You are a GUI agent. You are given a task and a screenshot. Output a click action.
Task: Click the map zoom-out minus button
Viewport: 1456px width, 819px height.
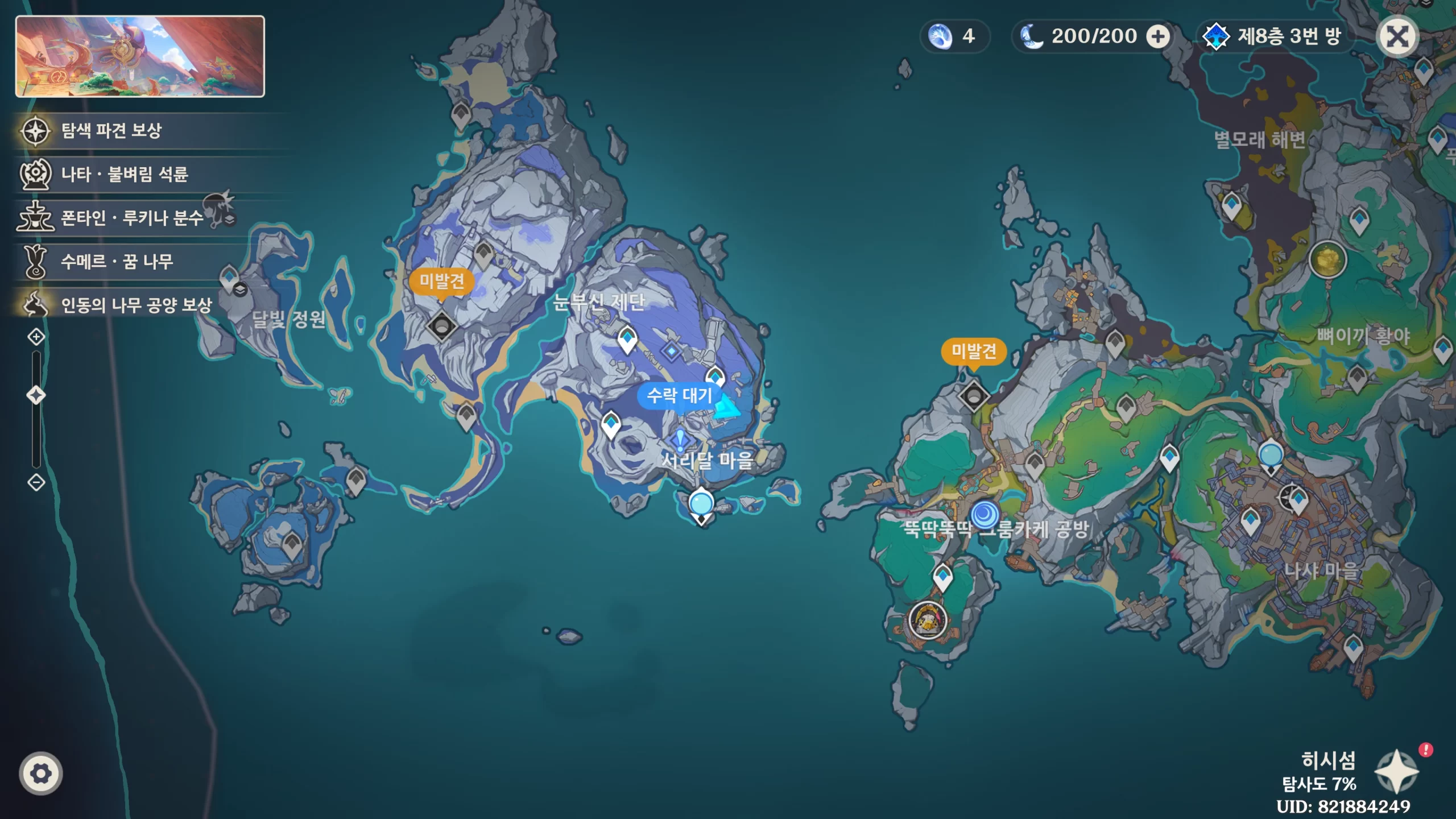tap(36, 482)
